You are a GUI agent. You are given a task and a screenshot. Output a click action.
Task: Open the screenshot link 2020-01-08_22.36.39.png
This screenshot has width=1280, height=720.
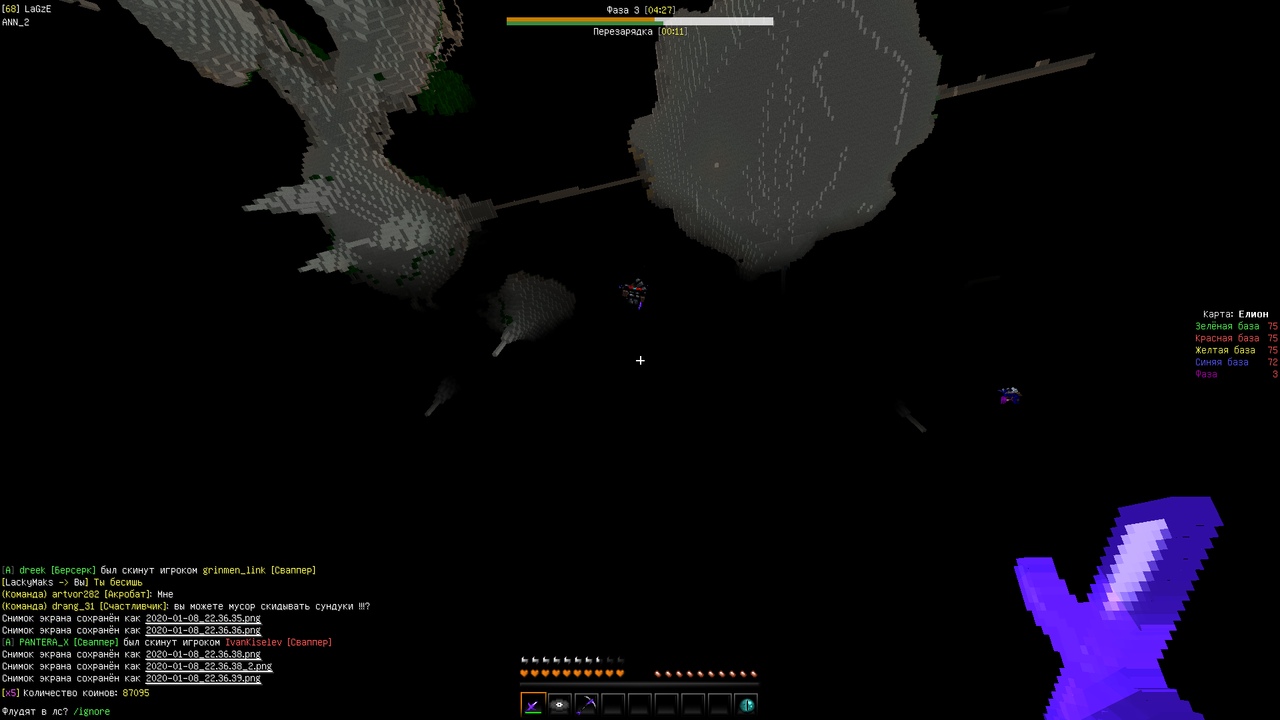(203, 678)
